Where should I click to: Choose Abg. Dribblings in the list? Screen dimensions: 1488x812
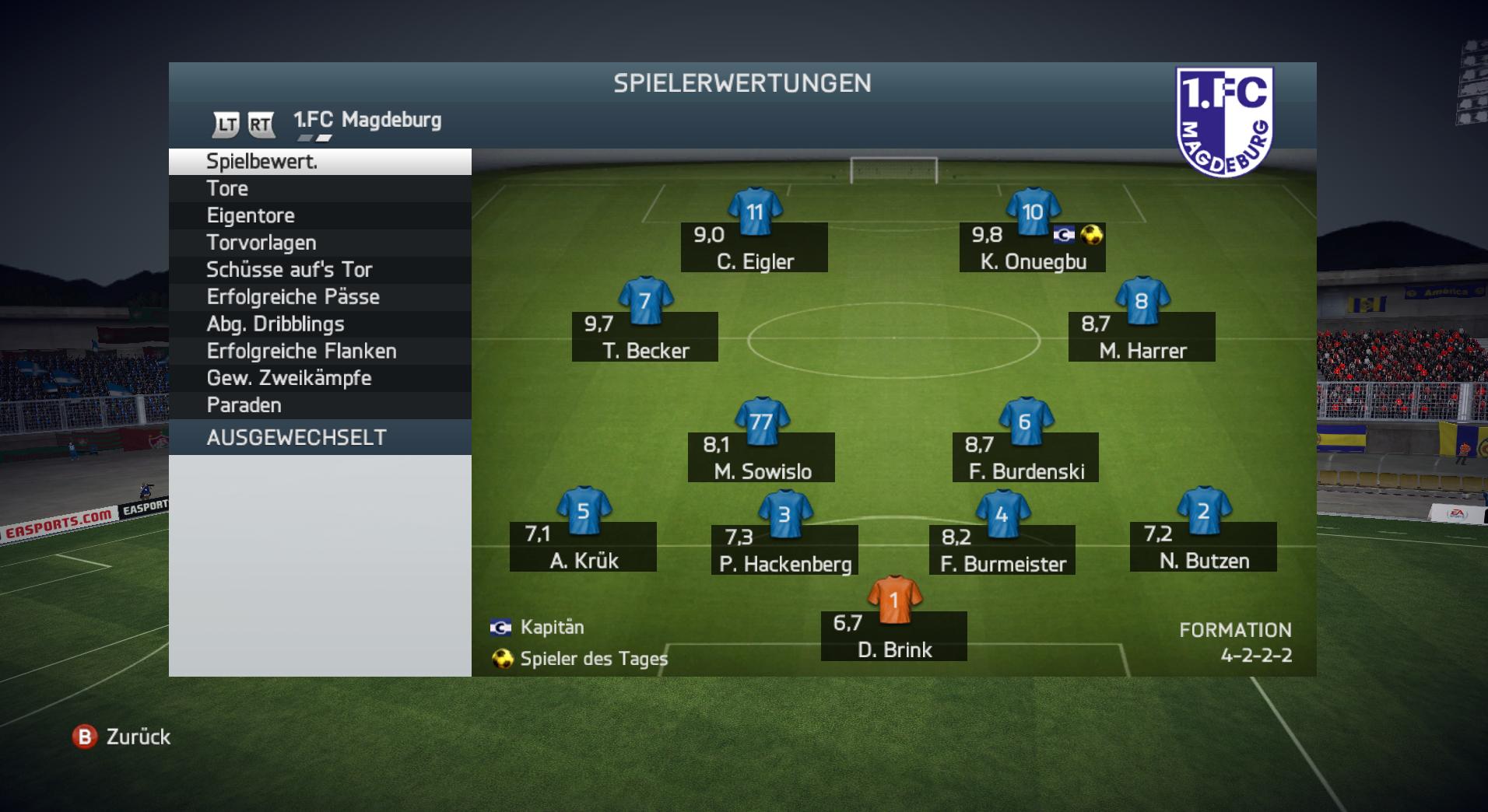pyautogui.click(x=319, y=324)
